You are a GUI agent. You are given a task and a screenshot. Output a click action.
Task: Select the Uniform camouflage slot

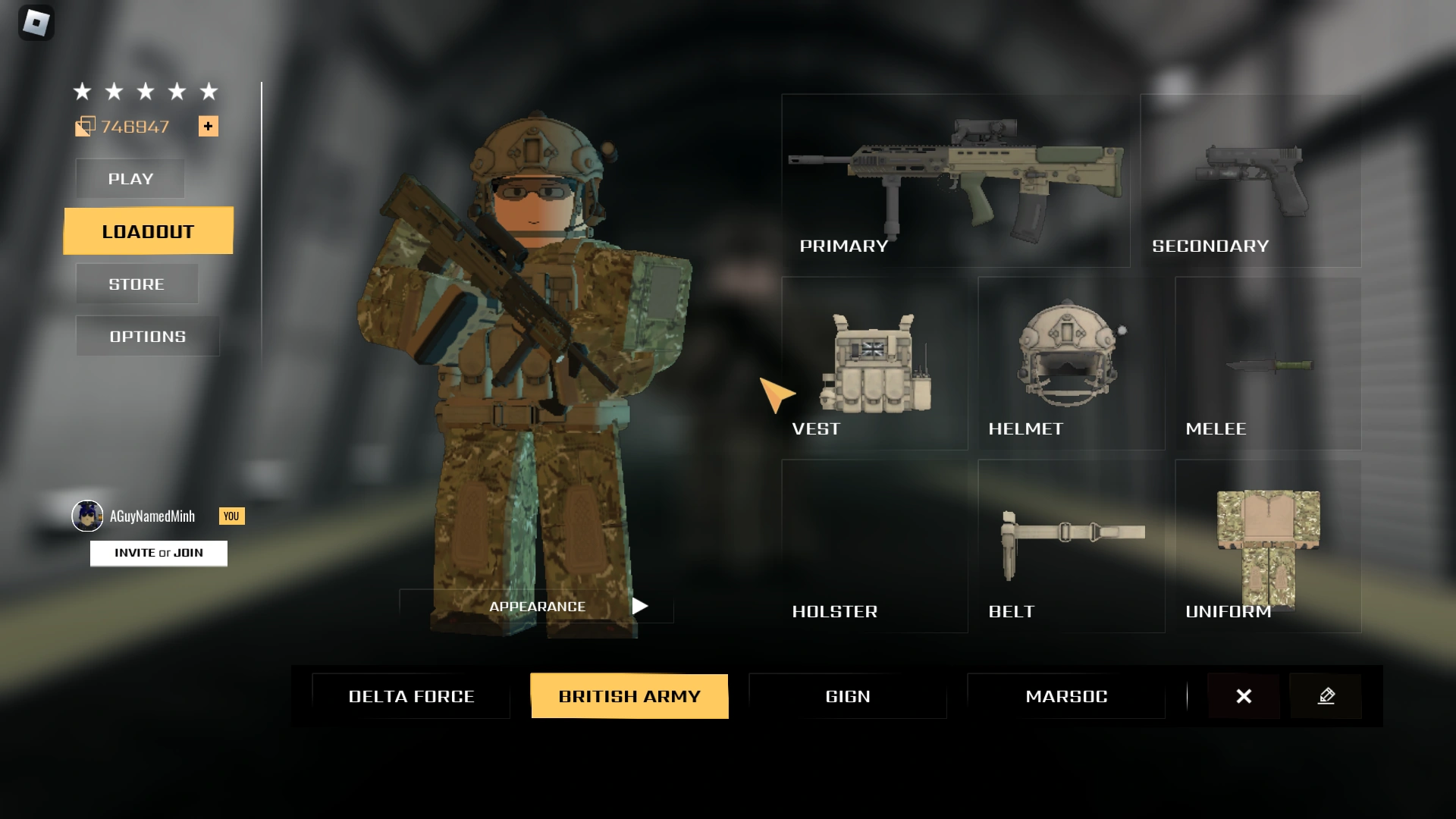tap(1267, 546)
